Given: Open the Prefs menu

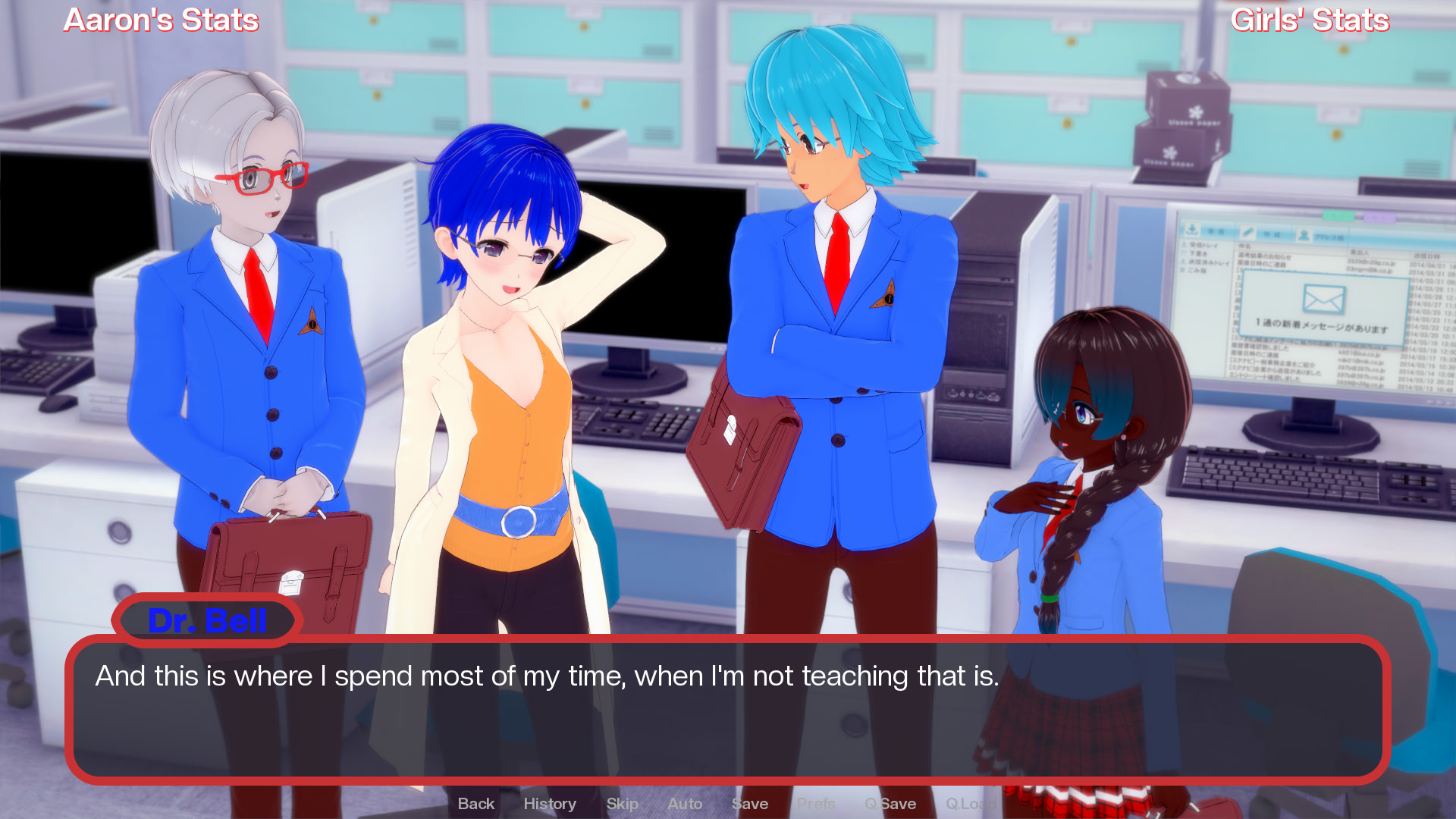Looking at the screenshot, I should tap(816, 804).
